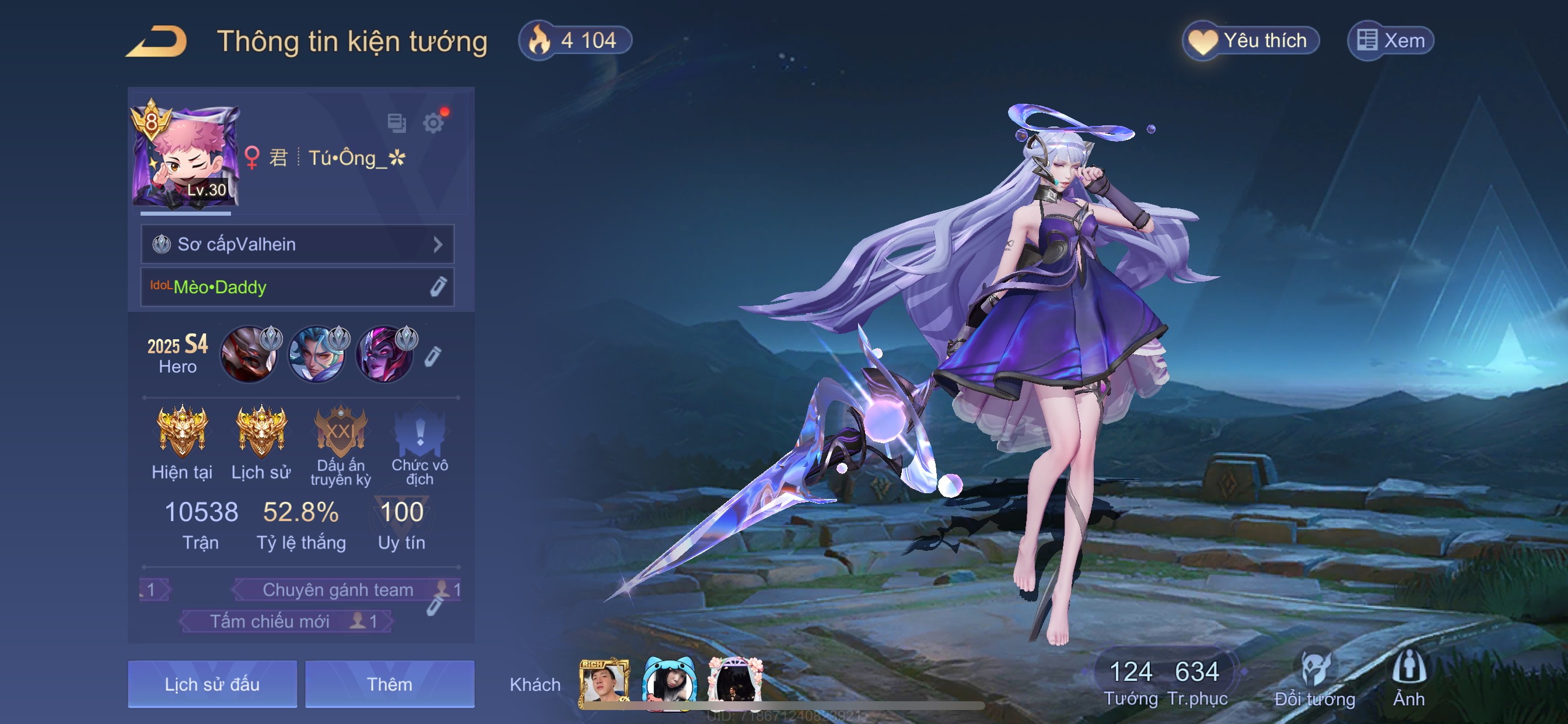Open the Xem button
Screen dimensions: 1568x724
pos(1391,41)
